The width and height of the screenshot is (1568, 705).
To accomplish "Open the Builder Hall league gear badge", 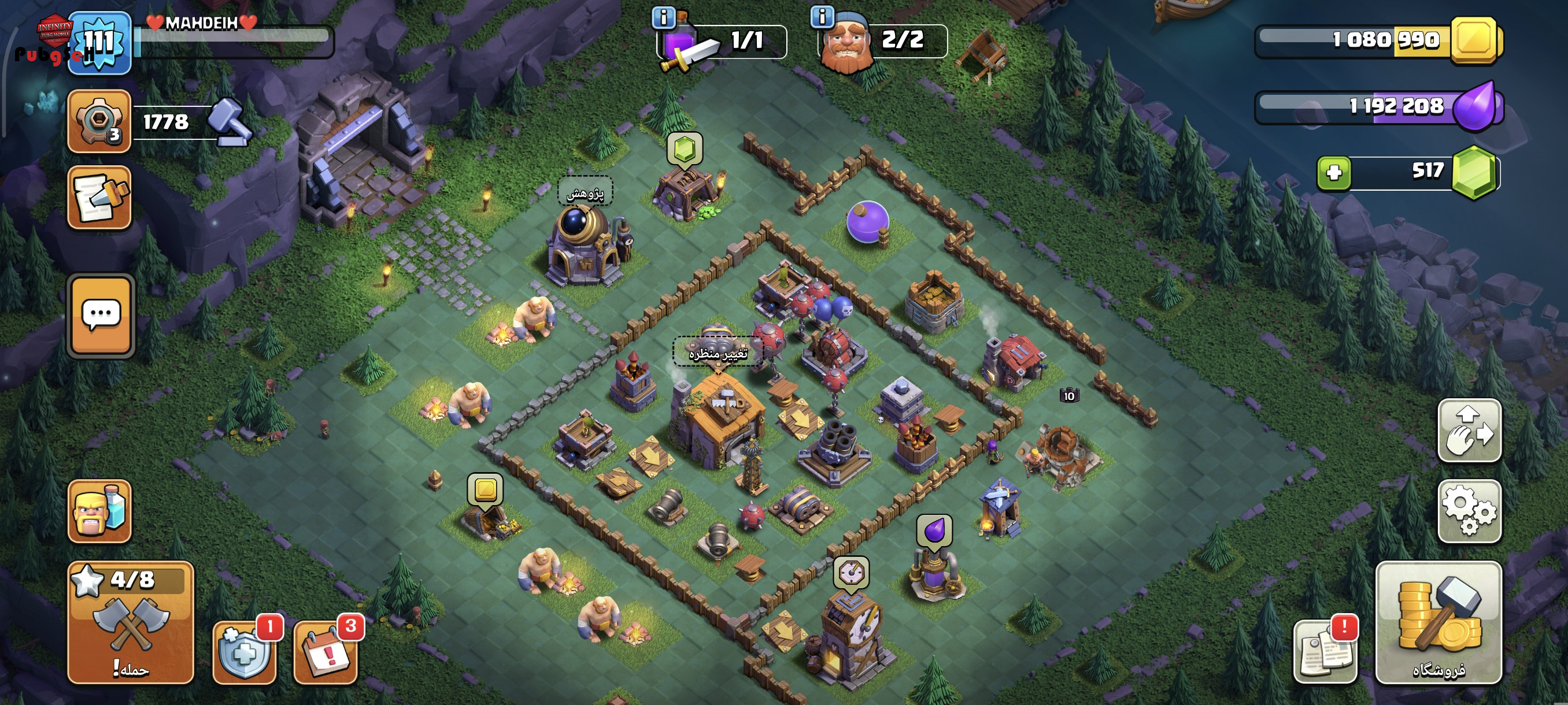I will click(x=99, y=120).
